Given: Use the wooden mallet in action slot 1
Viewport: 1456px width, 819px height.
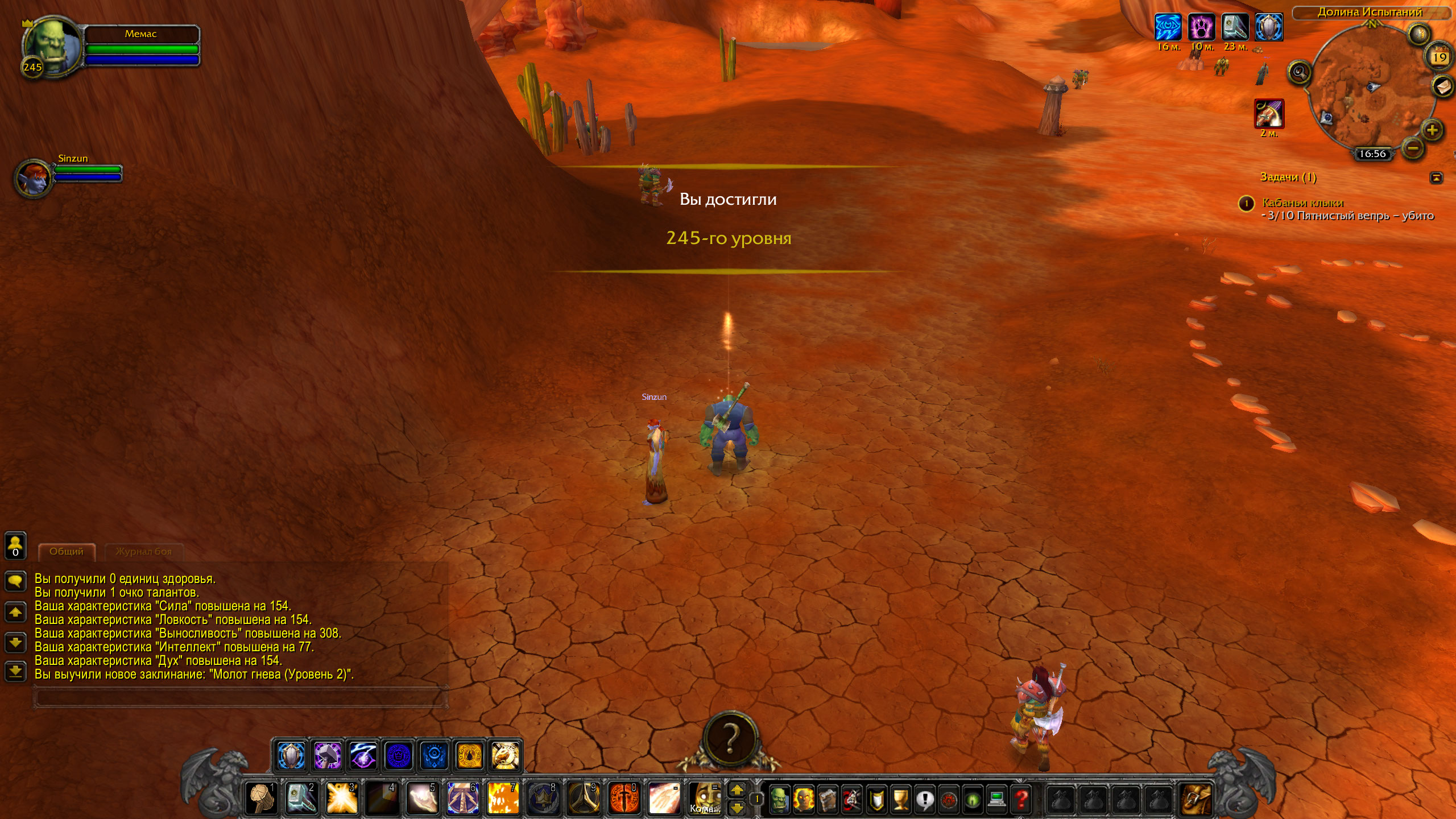Looking at the screenshot, I should coord(261,798).
